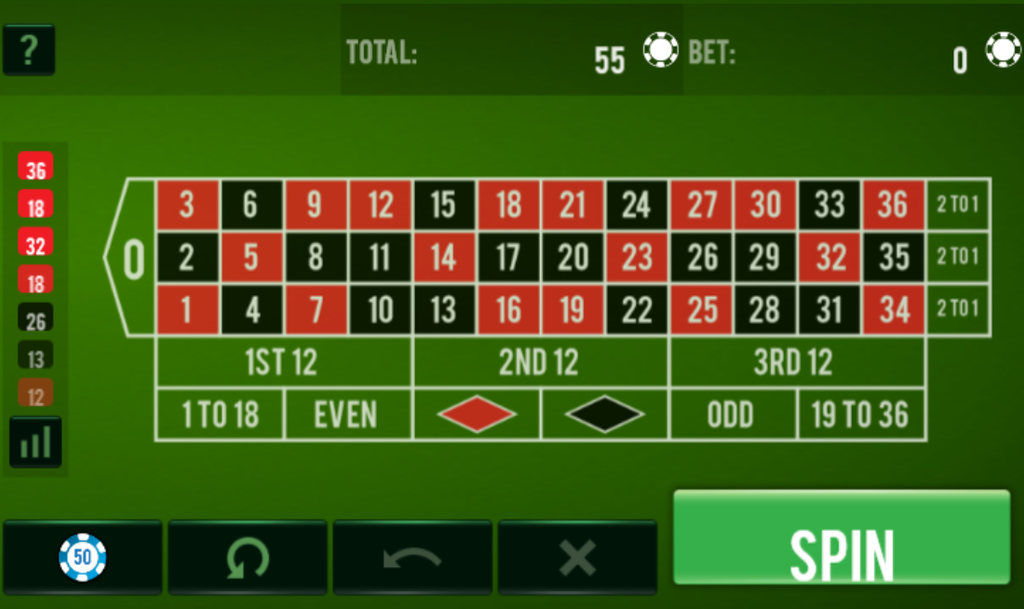
Task: Clear all bets with the X button
Action: coord(577,557)
